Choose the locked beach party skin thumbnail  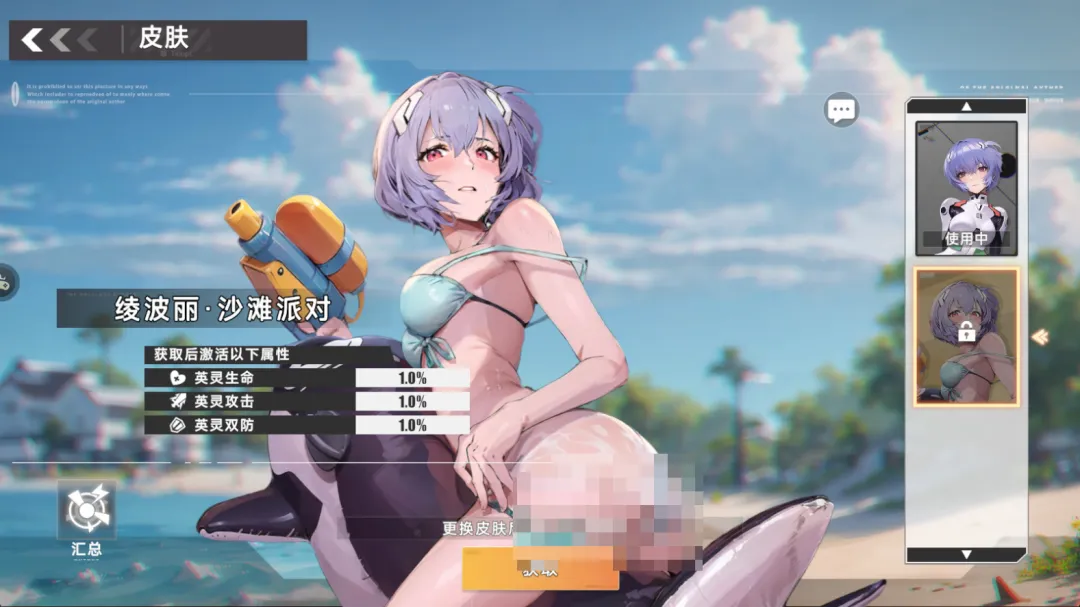[966, 336]
